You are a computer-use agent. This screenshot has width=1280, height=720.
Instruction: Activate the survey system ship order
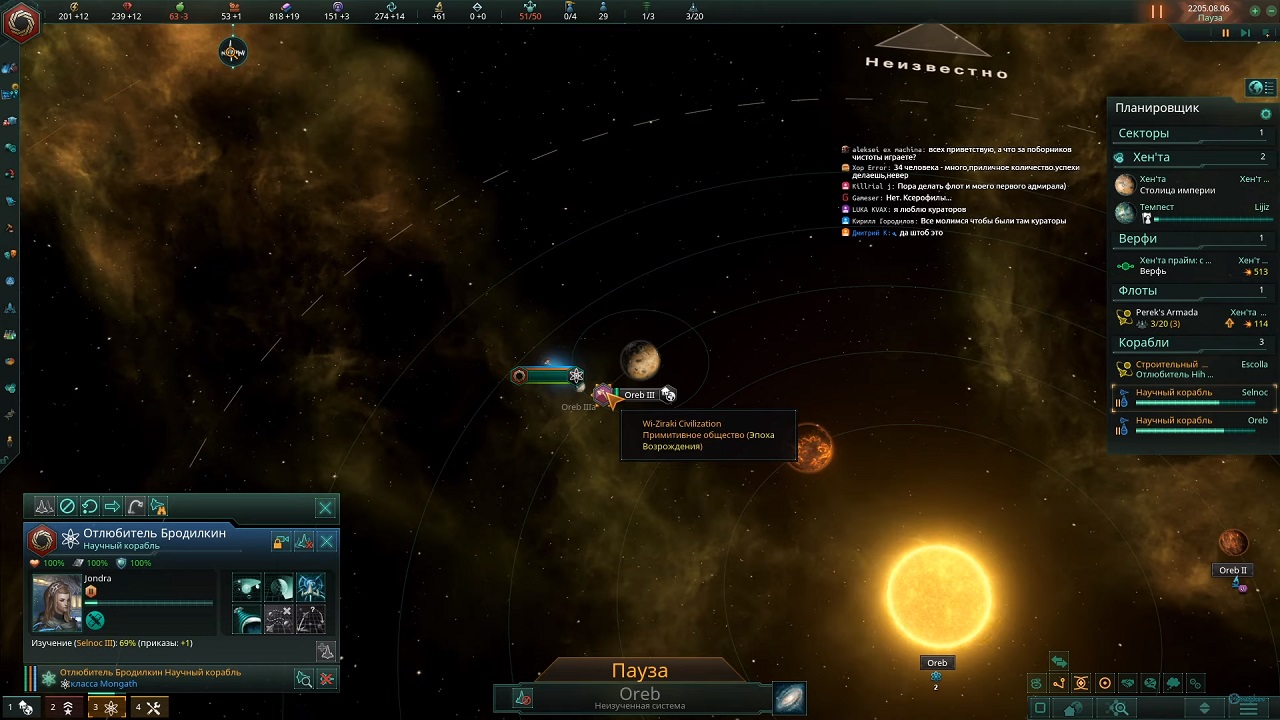point(248,587)
